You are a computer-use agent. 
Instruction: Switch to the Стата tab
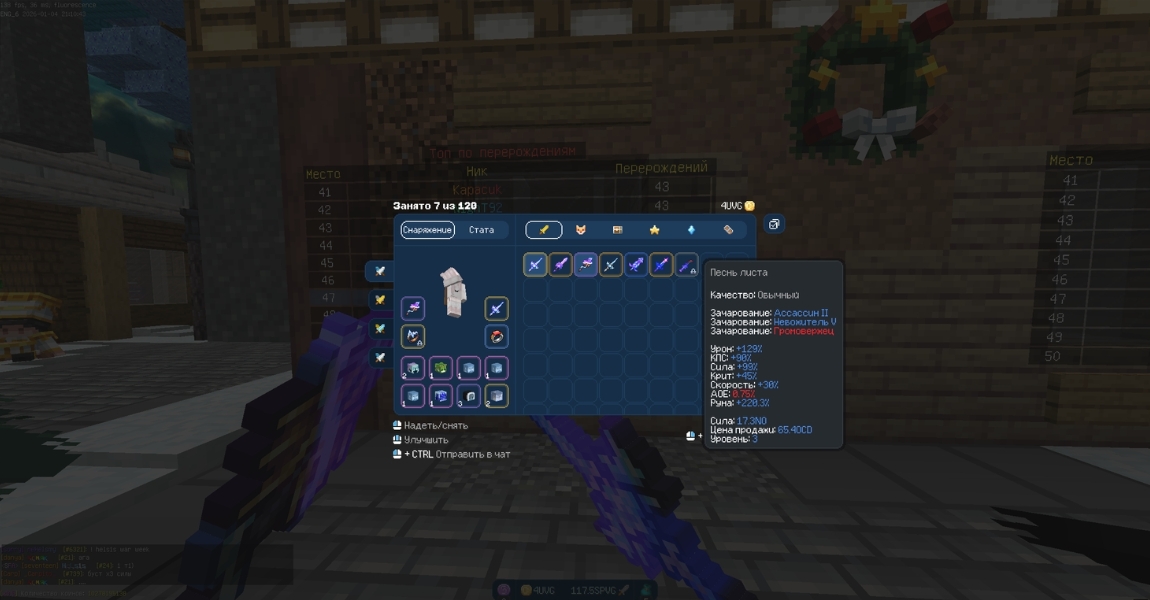pos(481,230)
